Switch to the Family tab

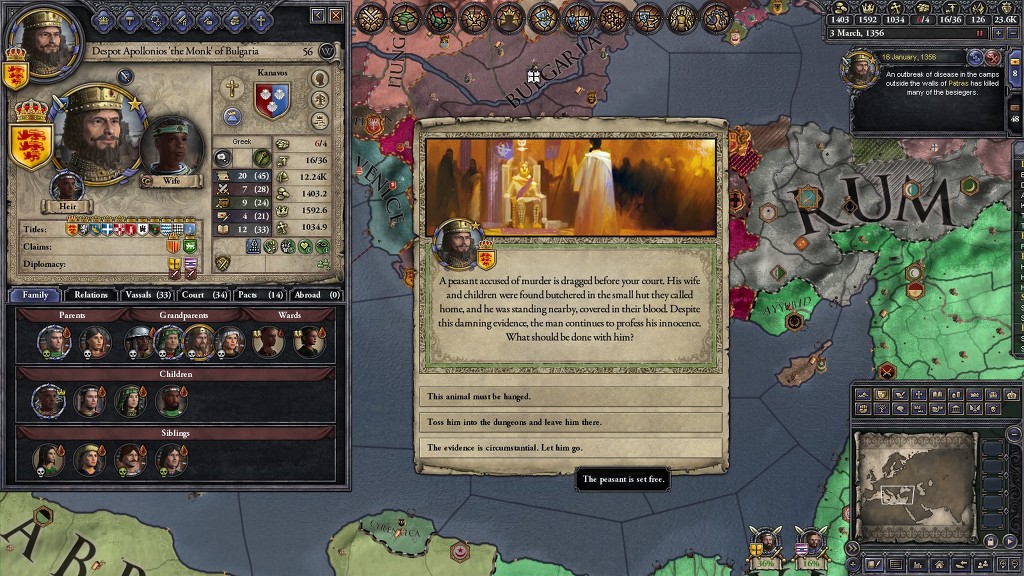pyautogui.click(x=35, y=295)
